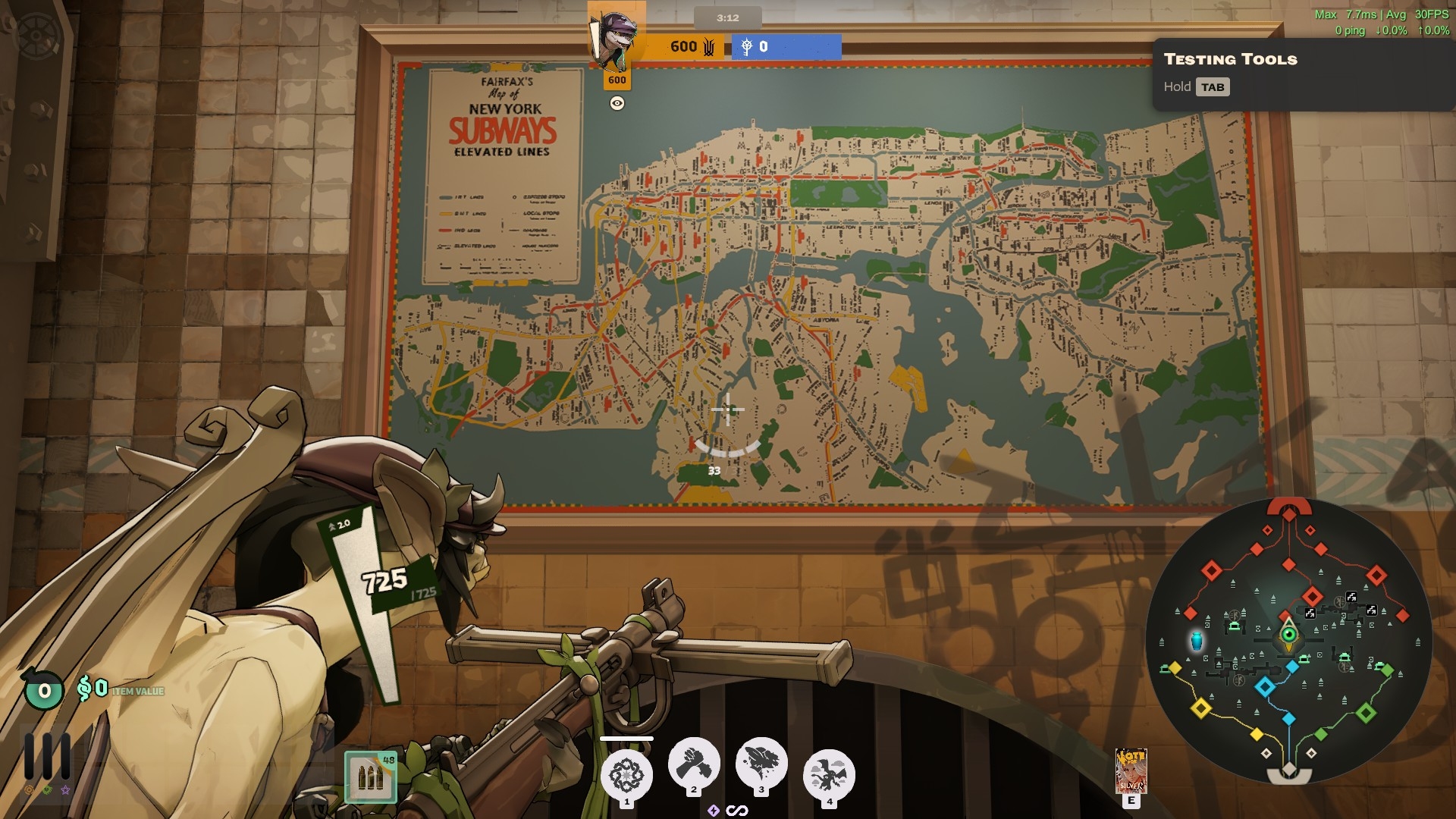Trigger the diving creature ability in slot 3
Screen dimensions: 1456x819
(761, 764)
